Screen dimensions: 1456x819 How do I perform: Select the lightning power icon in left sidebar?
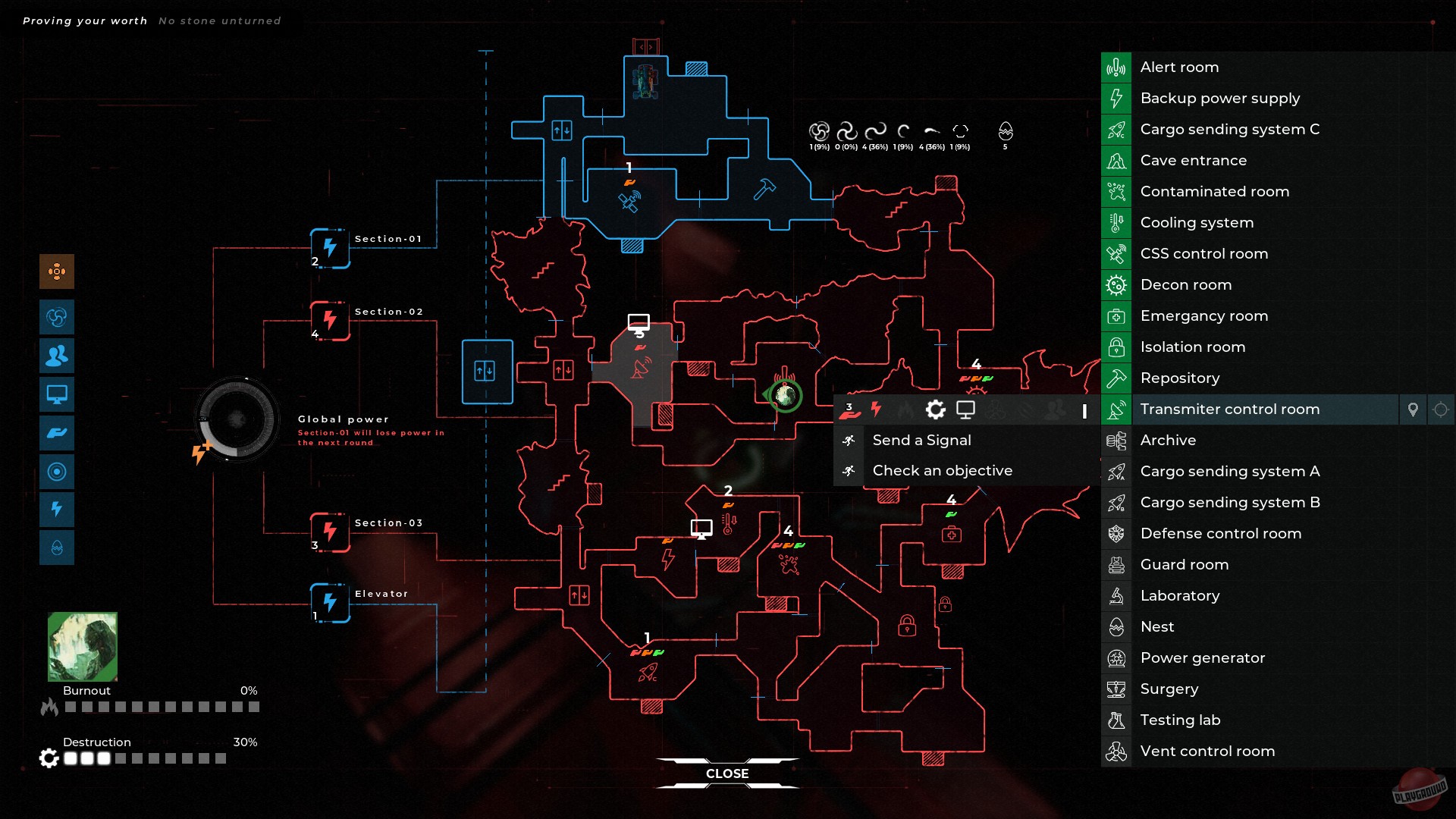57,510
